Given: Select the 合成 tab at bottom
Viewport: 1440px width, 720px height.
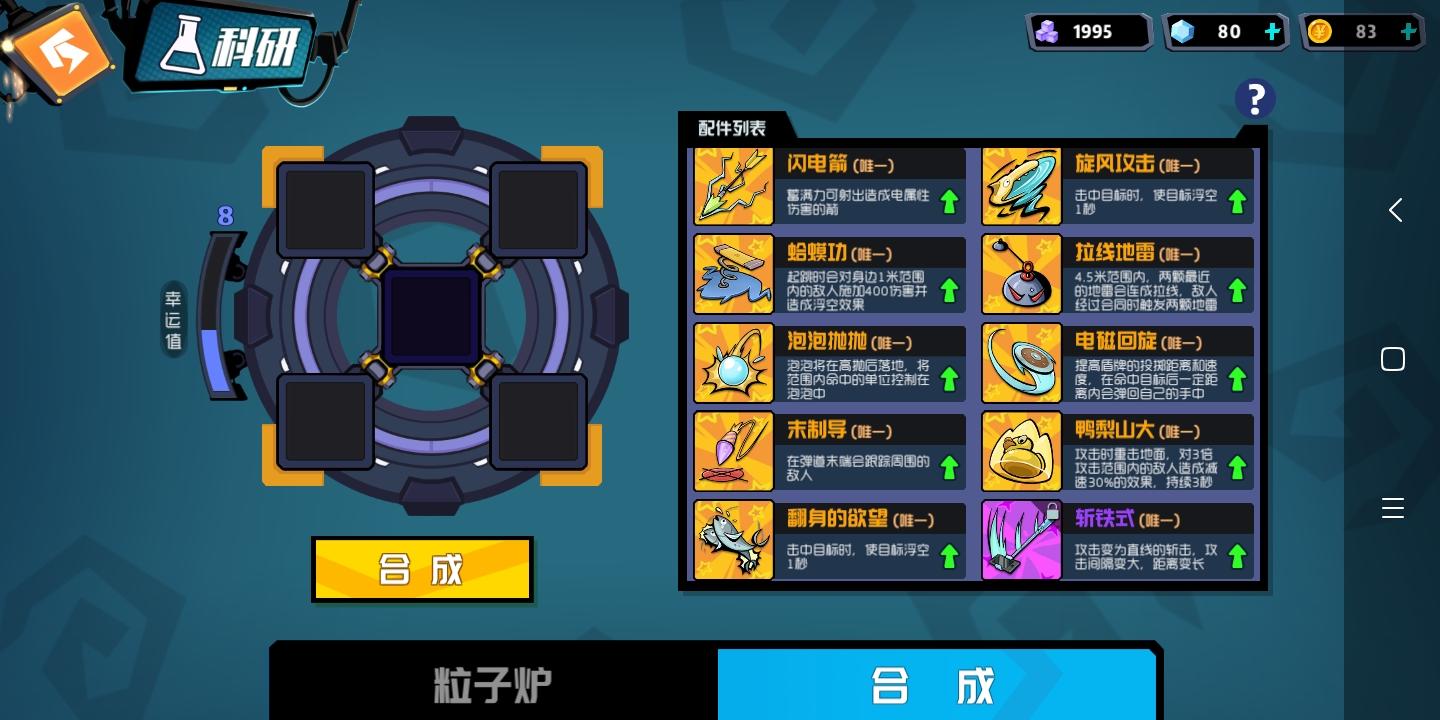Looking at the screenshot, I should point(936,686).
